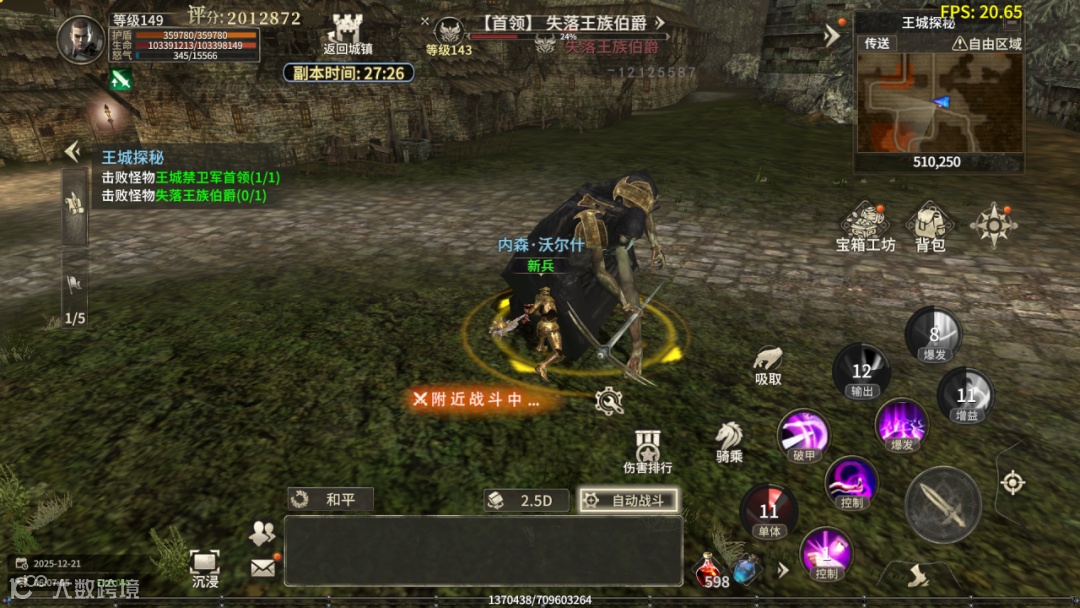This screenshot has width=1080, height=608.
Task: Toggle 自动战斗 auto-battle
Action: point(628,500)
